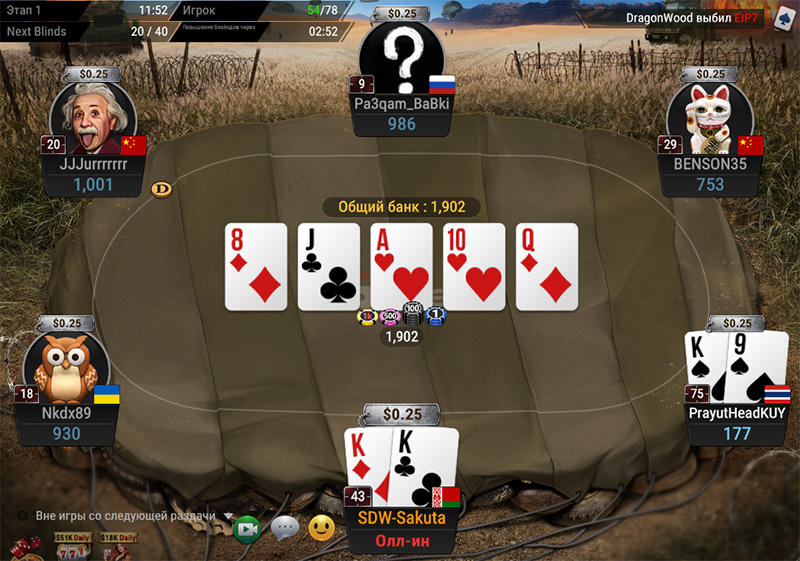
Task: Toggle sitting out next hand checkbox
Action: [x=22, y=516]
